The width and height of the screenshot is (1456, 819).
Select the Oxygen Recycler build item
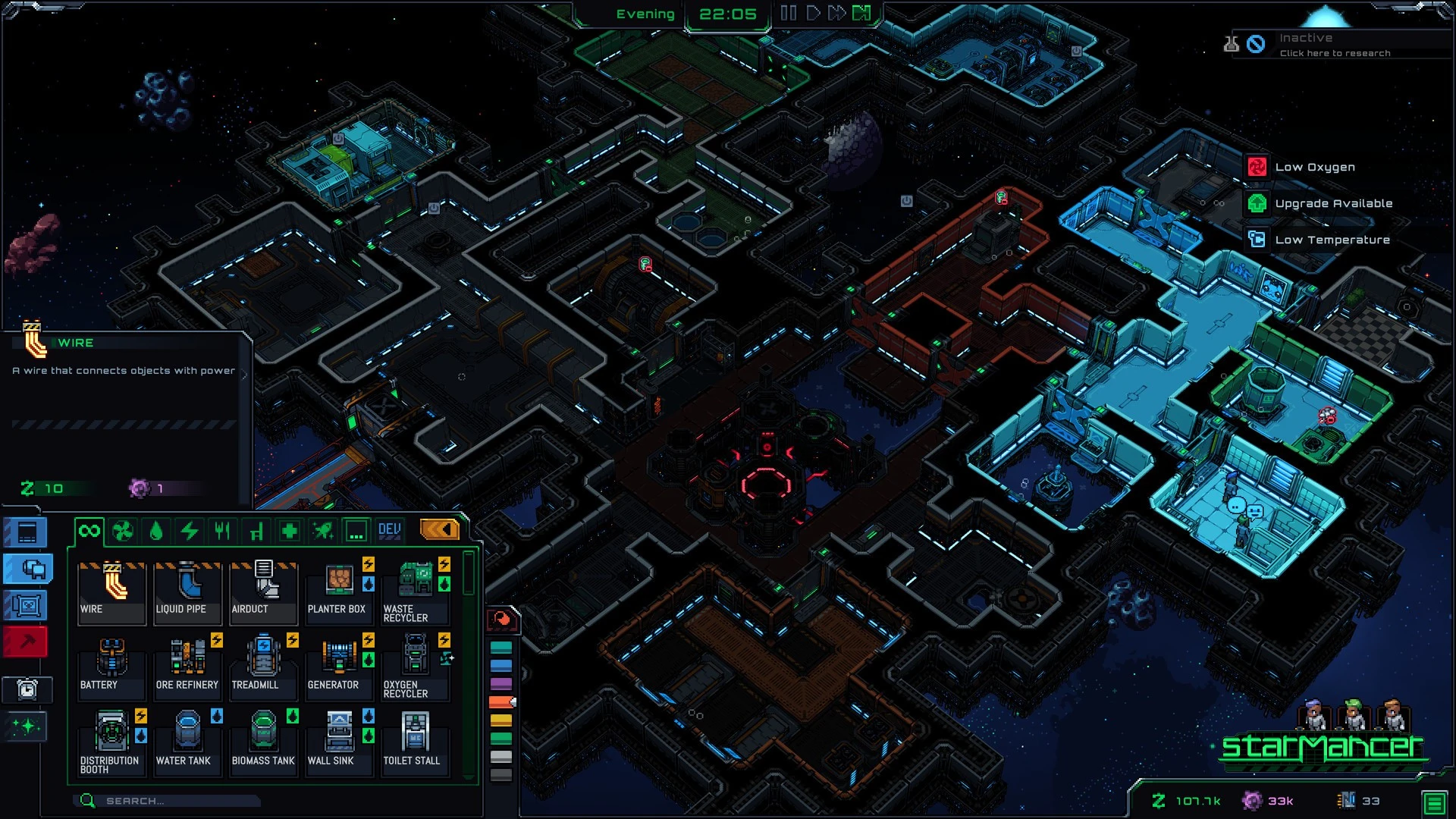pos(415,667)
